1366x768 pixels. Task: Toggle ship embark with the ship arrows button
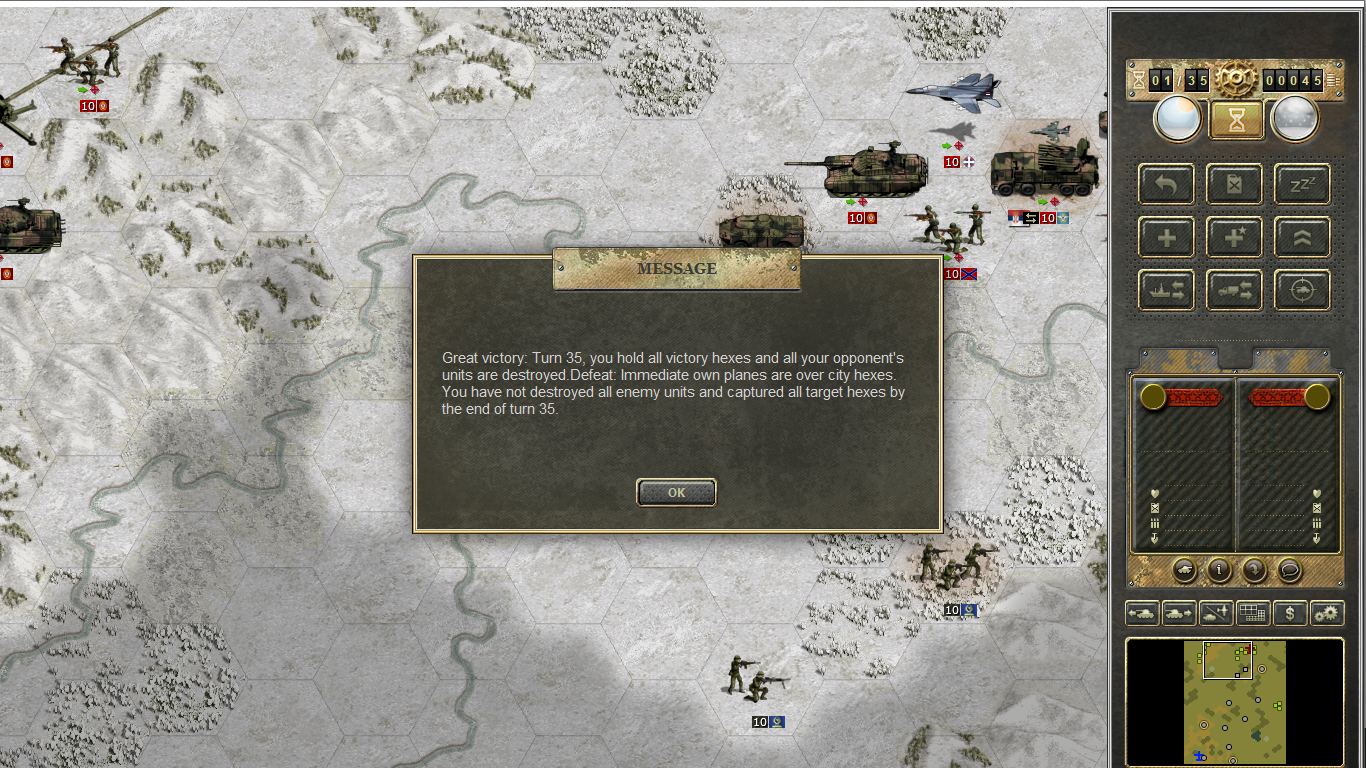pyautogui.click(x=1166, y=290)
